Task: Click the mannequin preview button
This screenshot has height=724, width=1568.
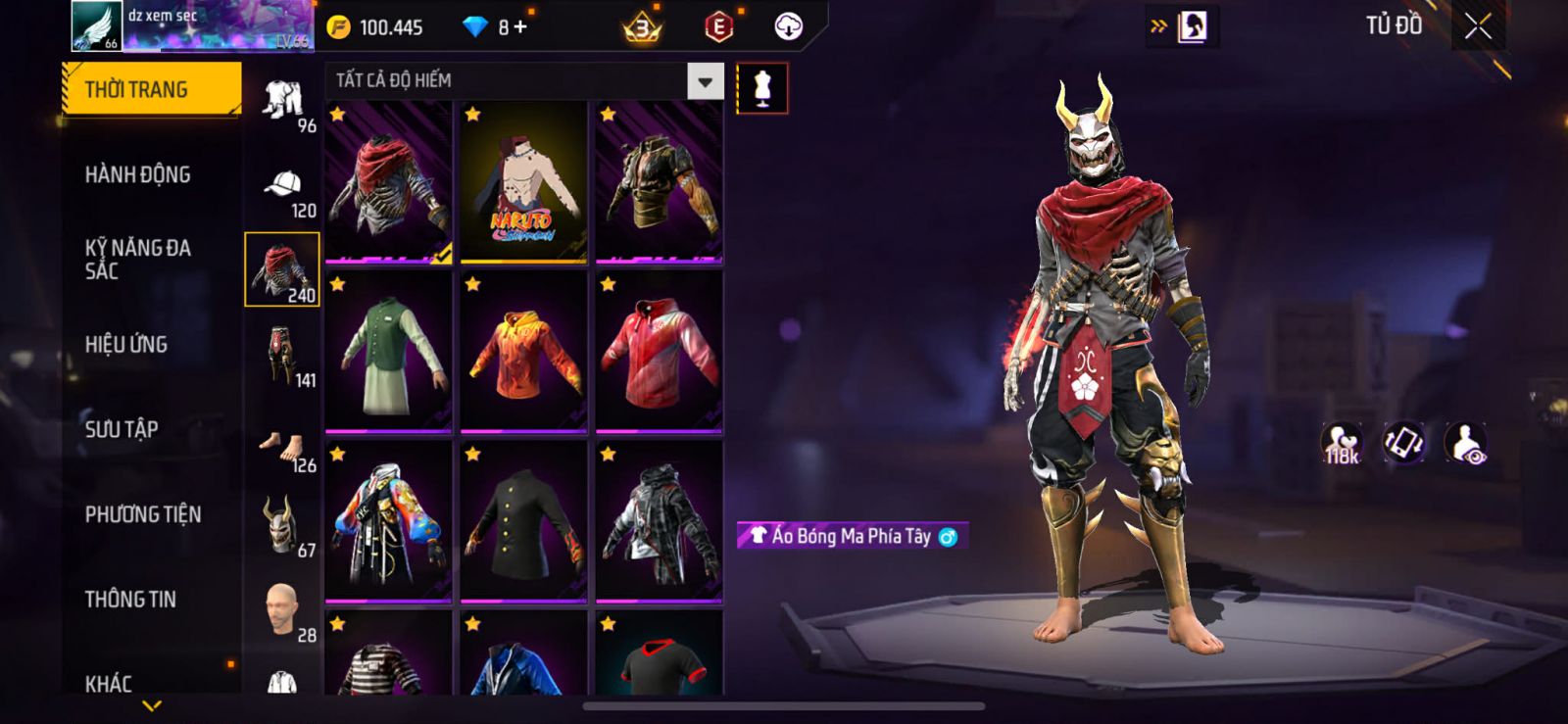Action: pyautogui.click(x=761, y=88)
